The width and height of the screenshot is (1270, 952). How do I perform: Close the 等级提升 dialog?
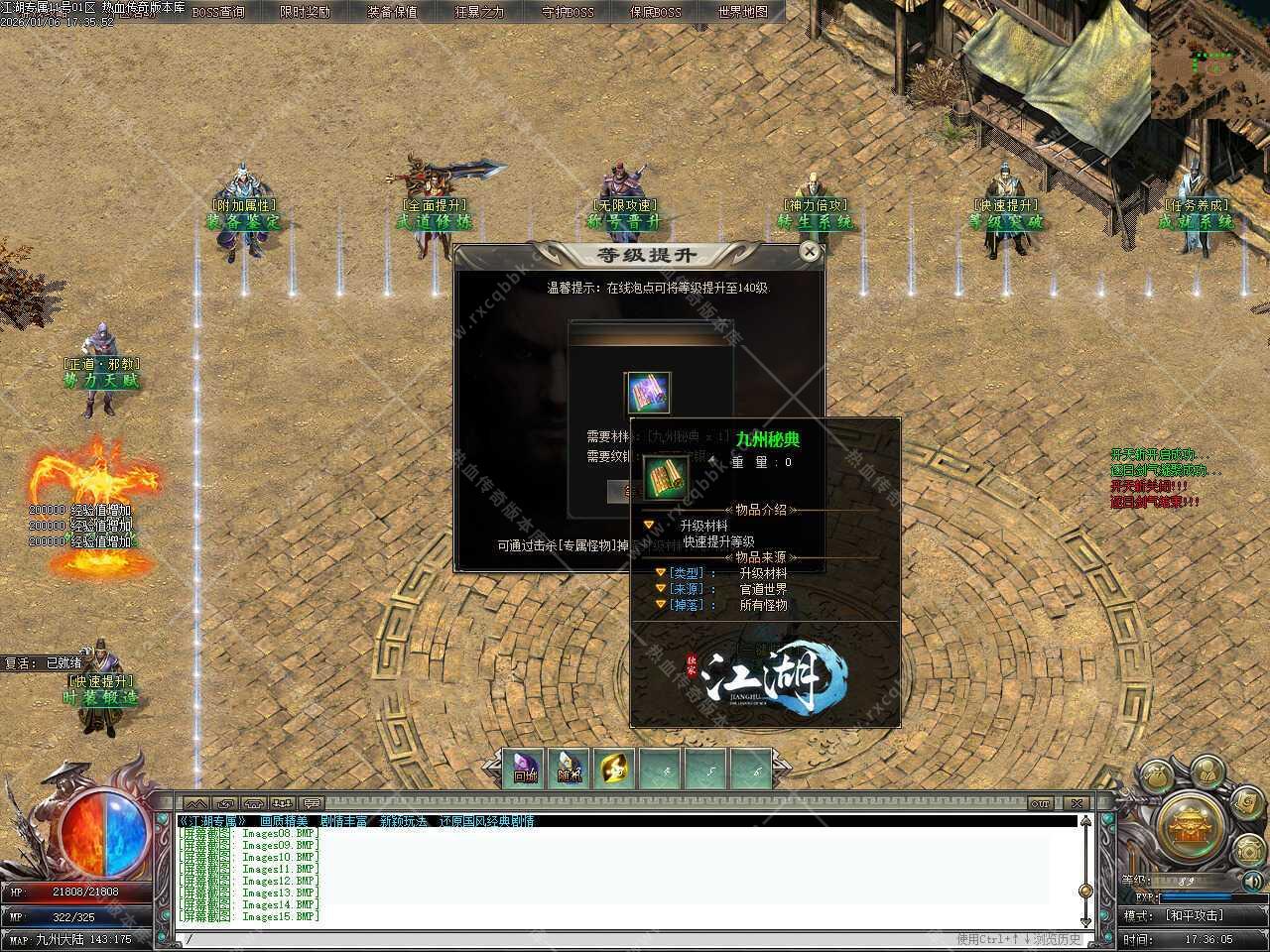tap(810, 252)
